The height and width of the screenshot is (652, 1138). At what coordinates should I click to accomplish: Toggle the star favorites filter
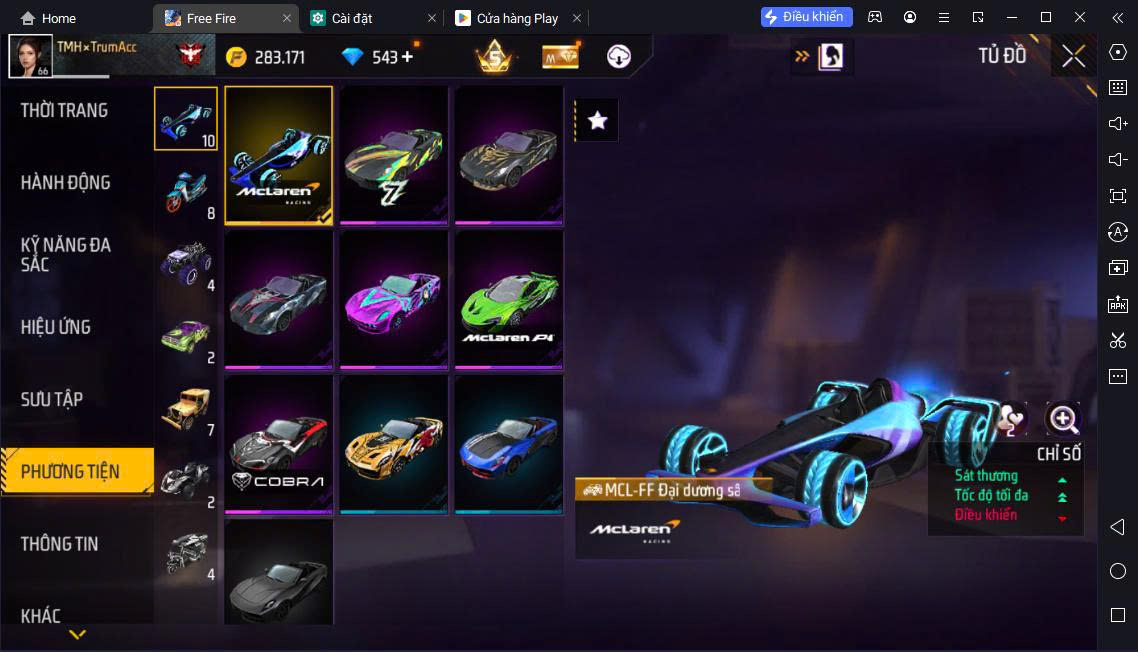(x=597, y=120)
